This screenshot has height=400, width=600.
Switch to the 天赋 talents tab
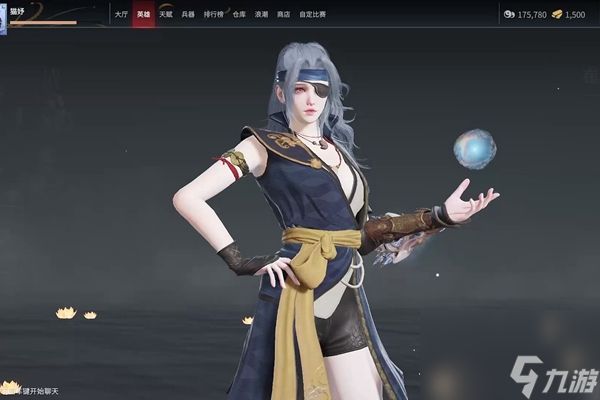[x=166, y=15]
